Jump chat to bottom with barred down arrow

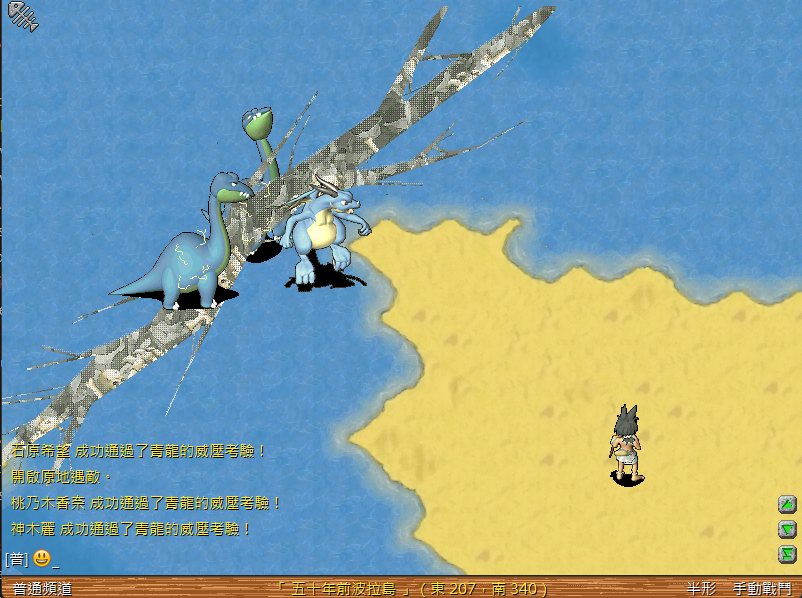(x=787, y=553)
